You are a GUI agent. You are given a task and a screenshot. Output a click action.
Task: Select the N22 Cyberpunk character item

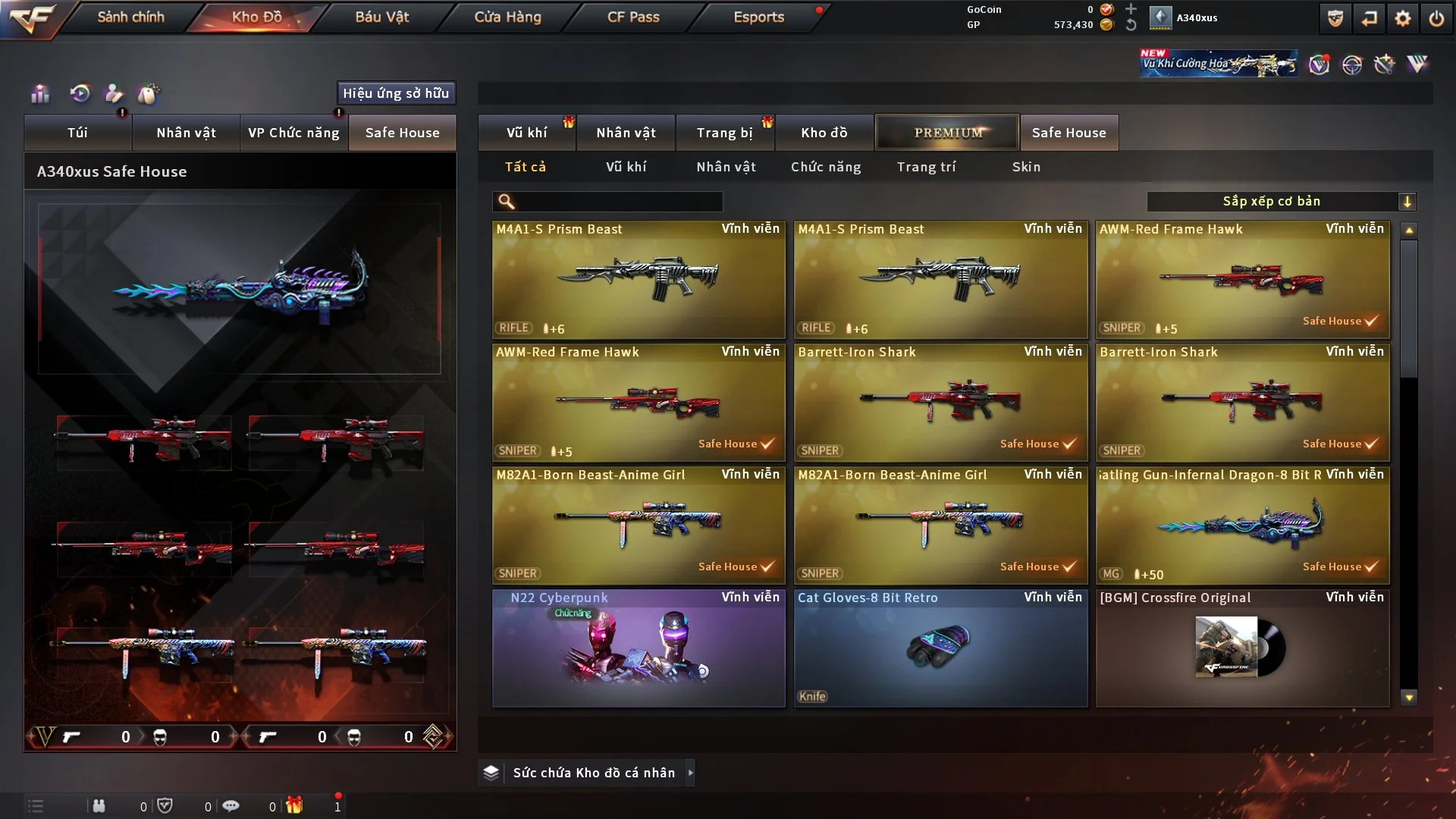point(639,648)
